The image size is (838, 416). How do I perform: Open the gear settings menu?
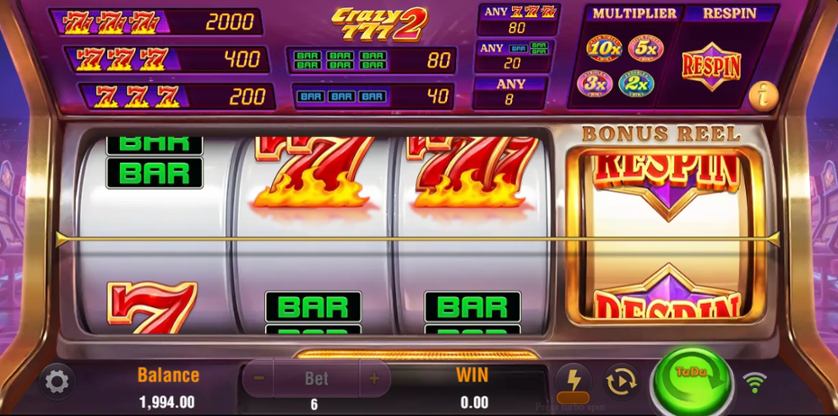57,381
